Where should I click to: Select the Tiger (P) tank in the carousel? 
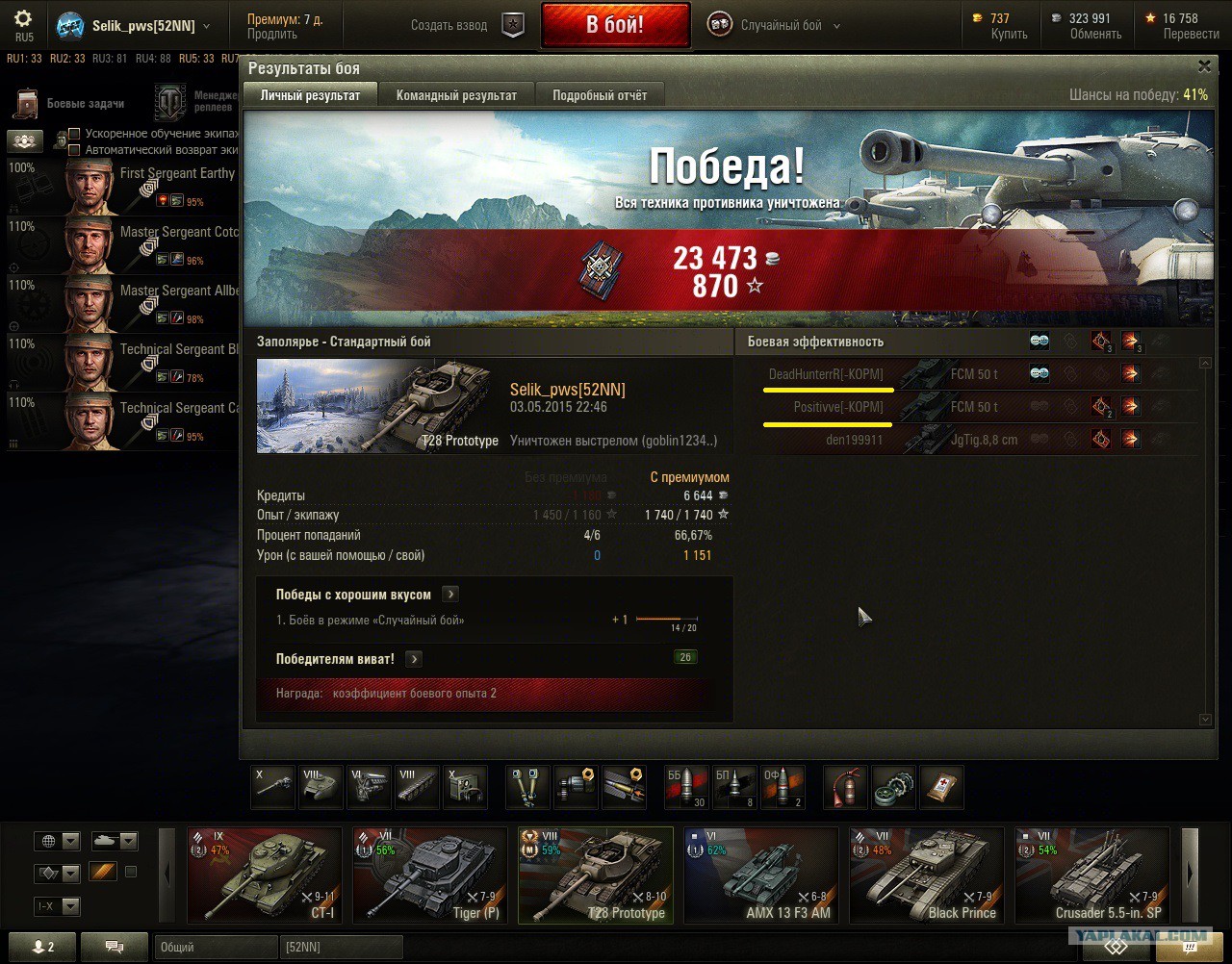pyautogui.click(x=429, y=875)
